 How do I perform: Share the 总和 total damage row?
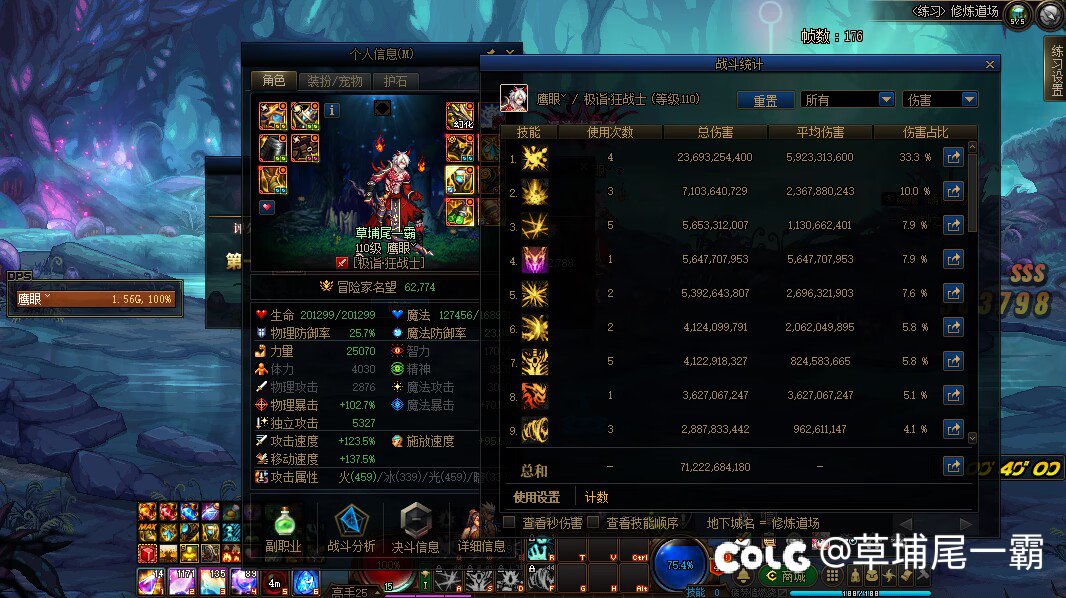click(953, 467)
